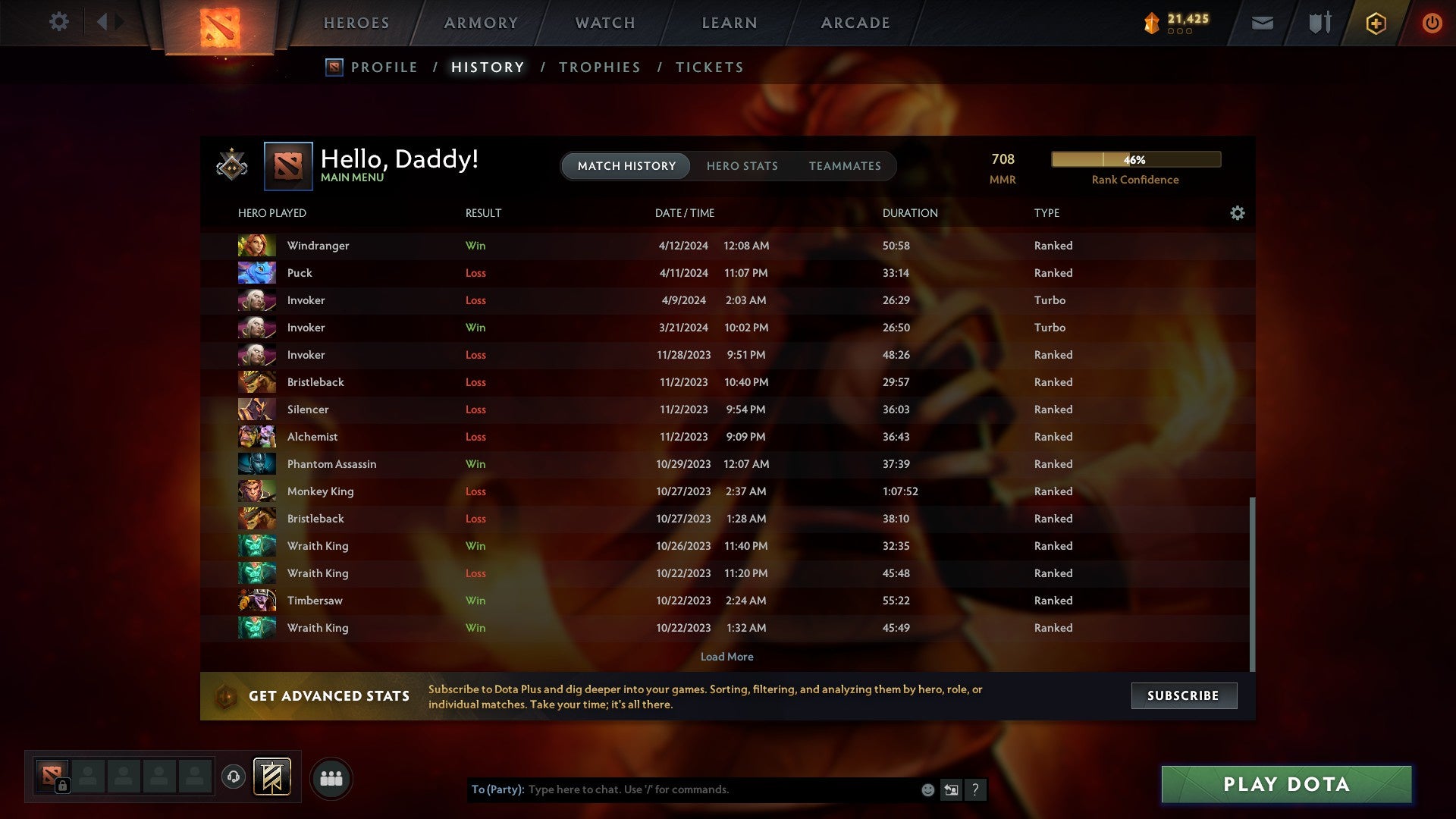Image resolution: width=1456 pixels, height=819 pixels.
Task: Open the Trophies page
Action: 599,67
